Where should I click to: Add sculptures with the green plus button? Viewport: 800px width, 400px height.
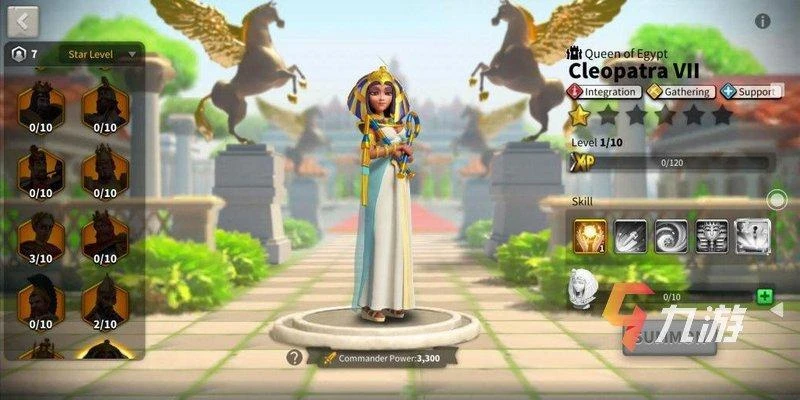764,297
